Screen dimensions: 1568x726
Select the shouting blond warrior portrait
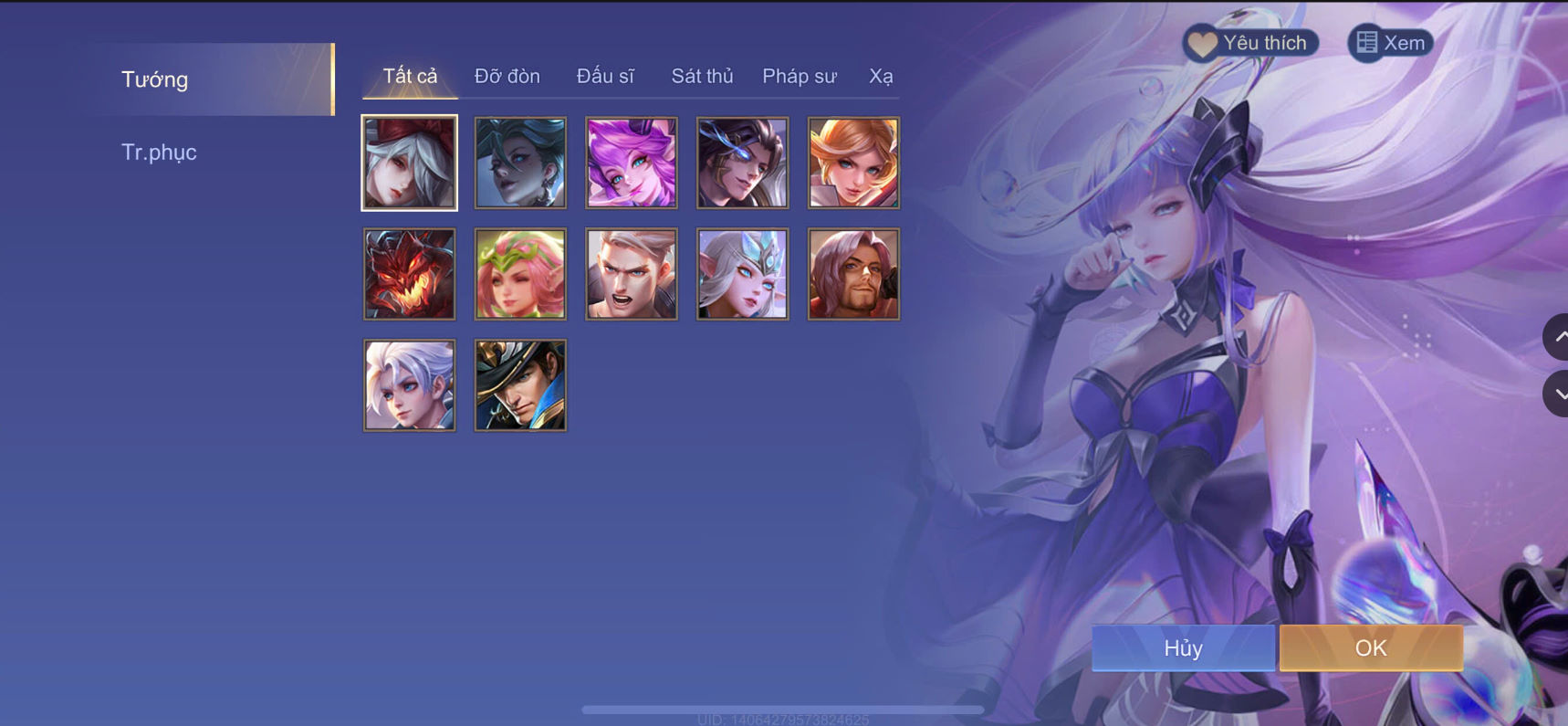(631, 273)
